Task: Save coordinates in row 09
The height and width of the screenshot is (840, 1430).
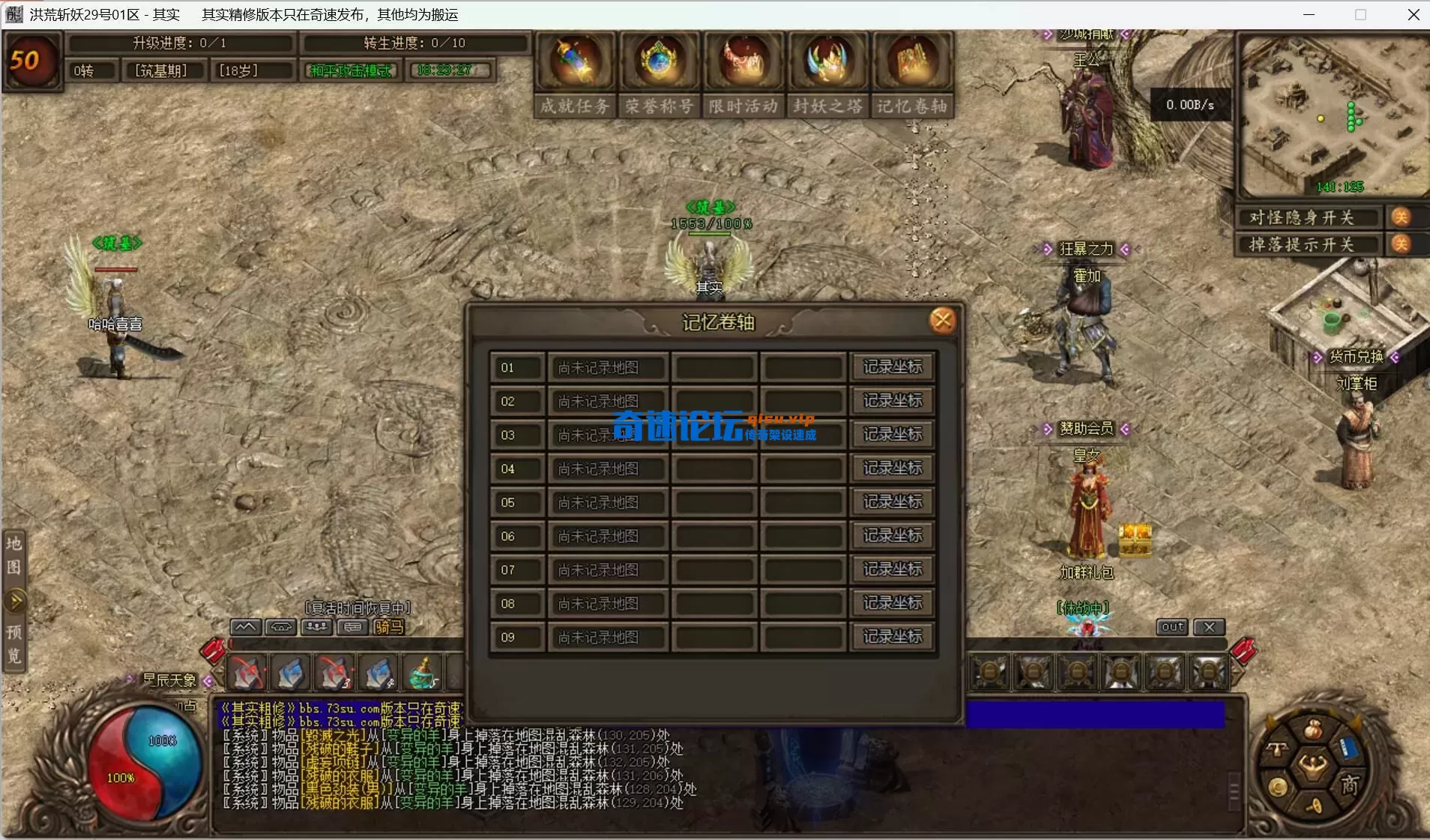Action: (892, 637)
